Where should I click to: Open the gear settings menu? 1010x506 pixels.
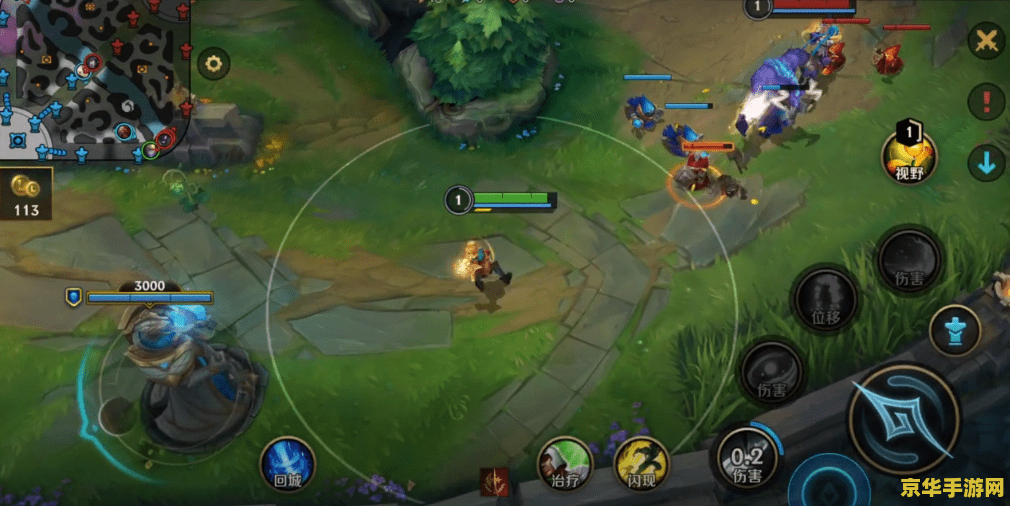click(212, 65)
